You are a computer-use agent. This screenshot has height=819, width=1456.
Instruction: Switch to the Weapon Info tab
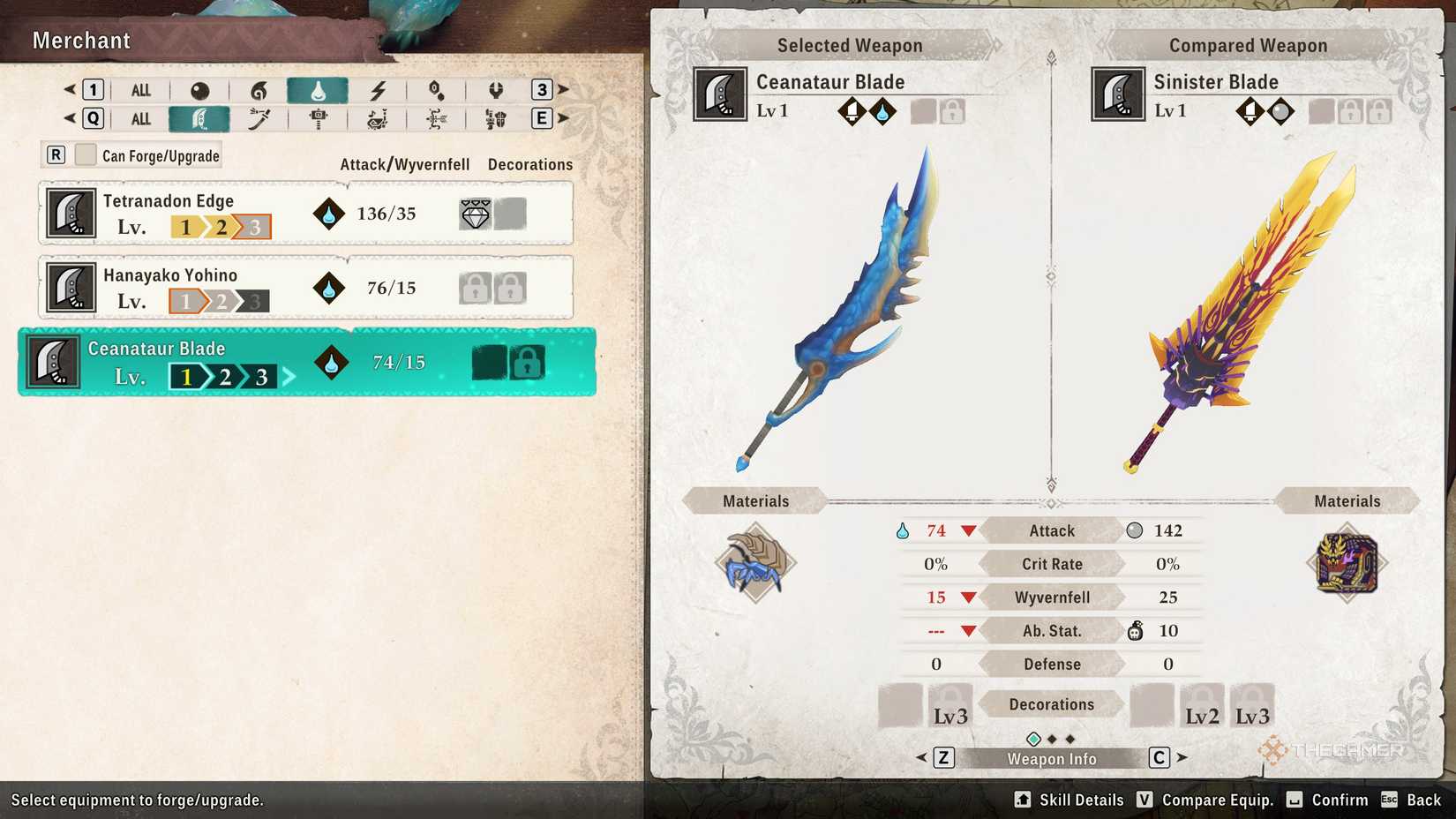pyautogui.click(x=1050, y=757)
